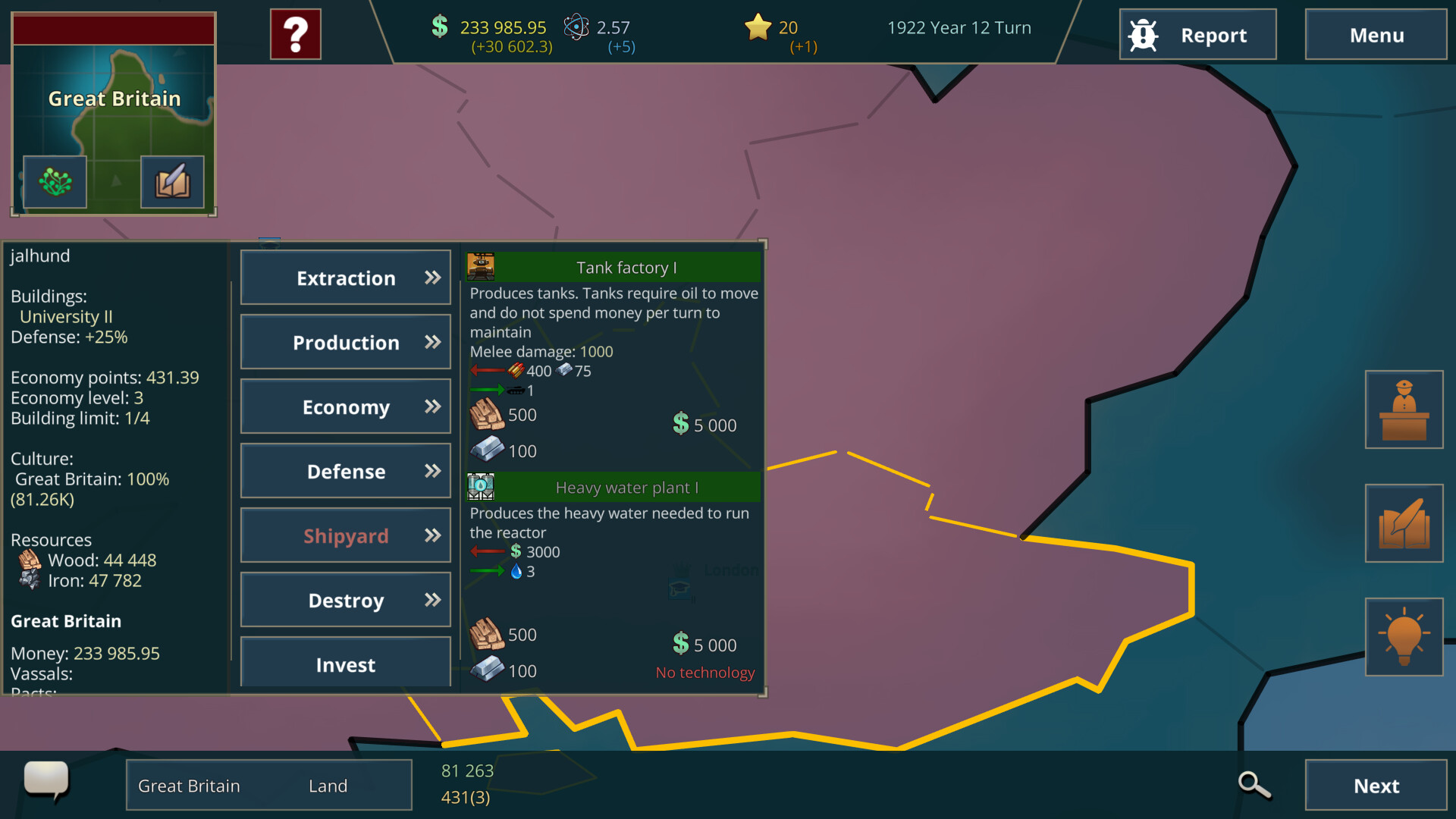Select the Economy category
This screenshot has height=819, width=1456.
click(345, 406)
